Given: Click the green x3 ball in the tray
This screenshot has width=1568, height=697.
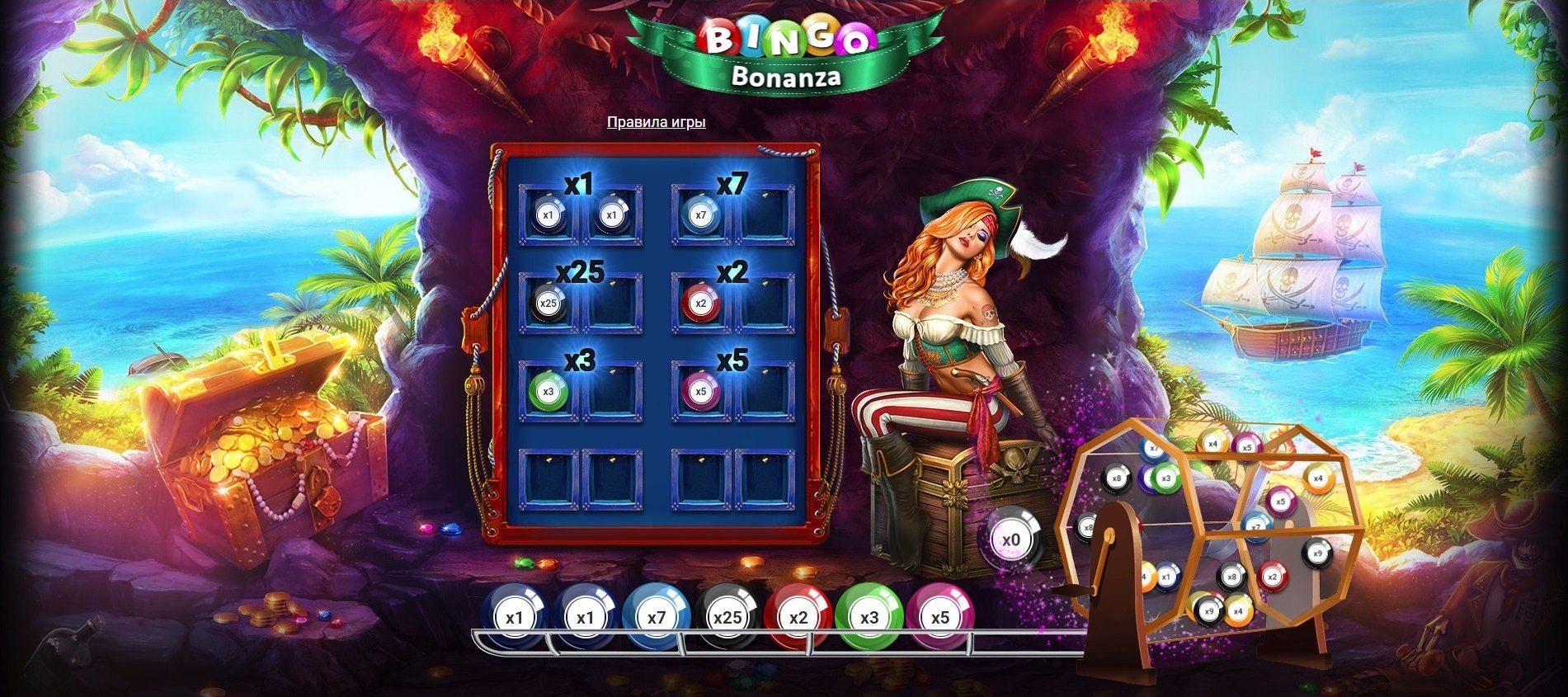Looking at the screenshot, I should [x=869, y=618].
